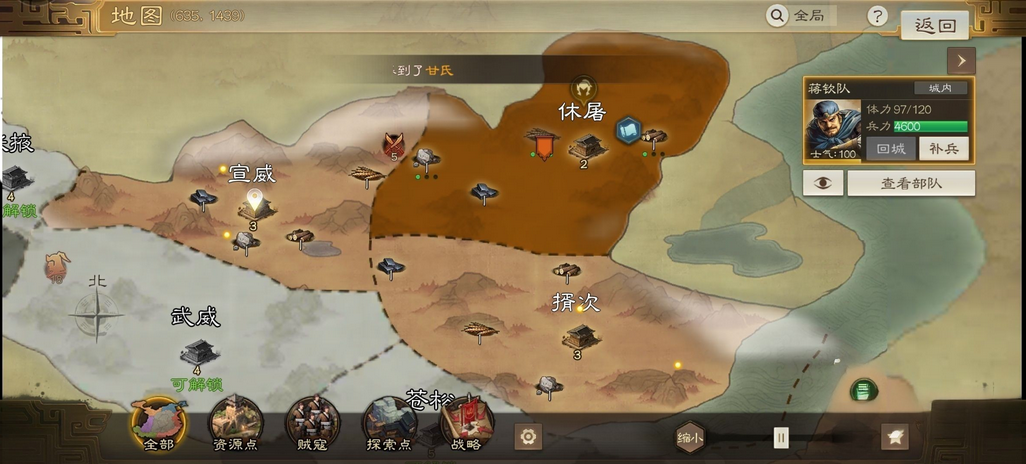Screen dimensions: 1026x464
Task: Collapse the troop panel with the arrow
Action: click(x=961, y=60)
